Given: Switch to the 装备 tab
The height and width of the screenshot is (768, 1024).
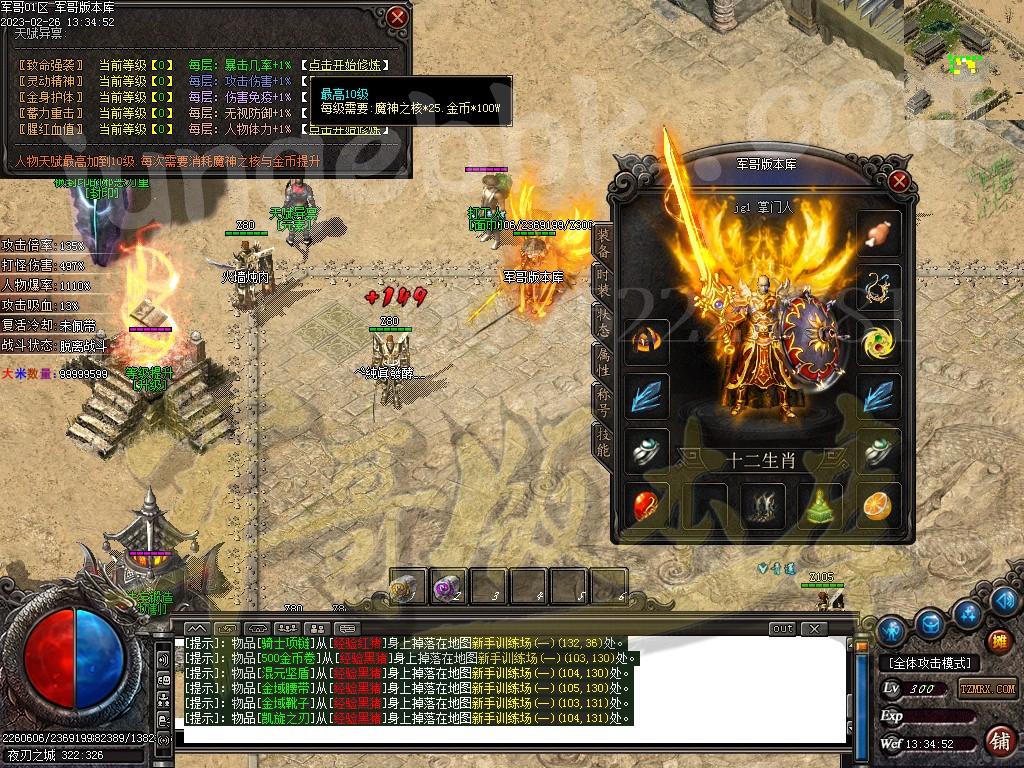Looking at the screenshot, I should click(603, 242).
